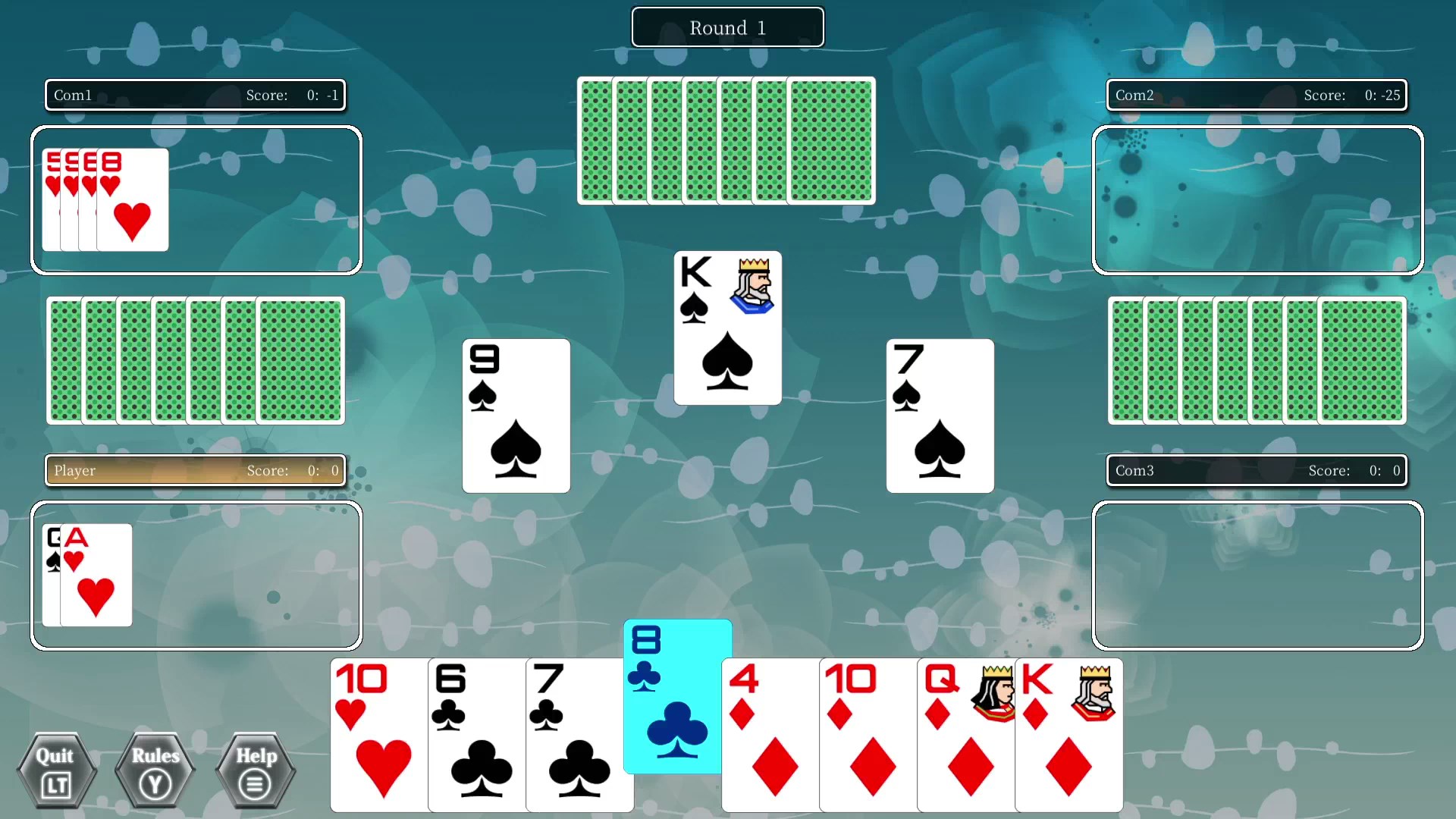Open the Rules screen via the Y icon
This screenshot has height=819, width=1456.
click(x=155, y=770)
